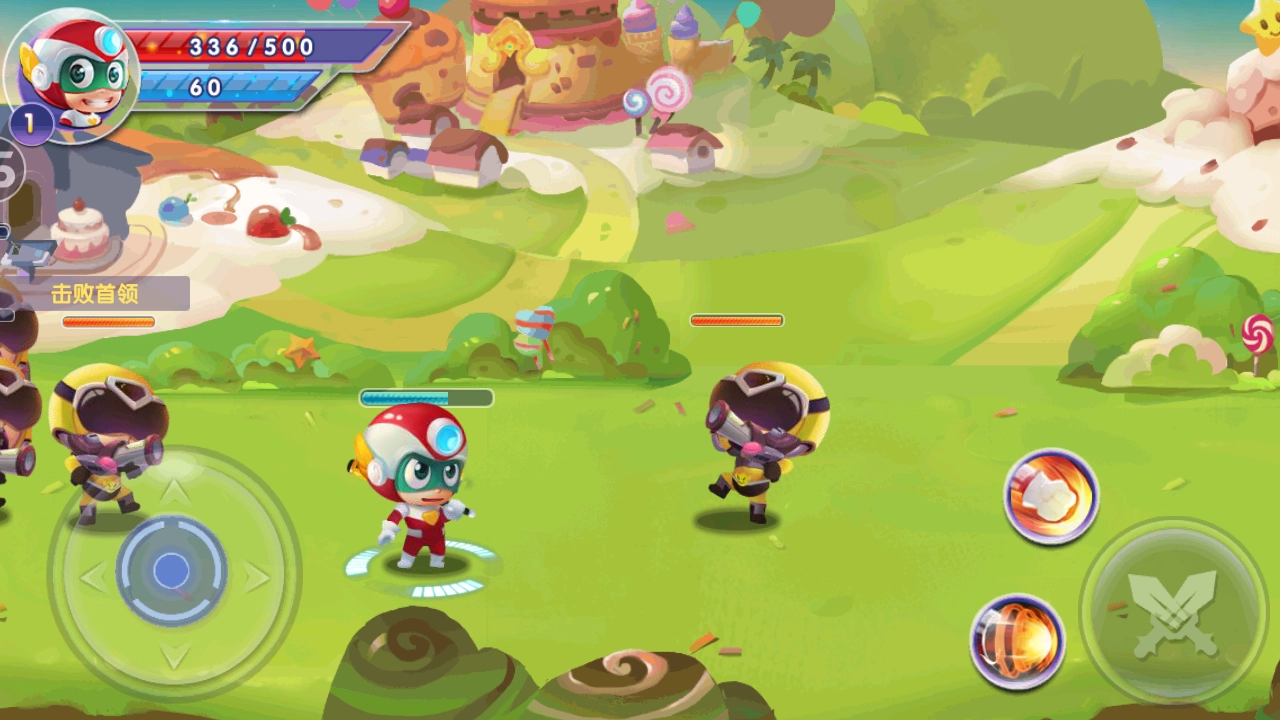Tap the joystick's right arrow

click(x=257, y=577)
